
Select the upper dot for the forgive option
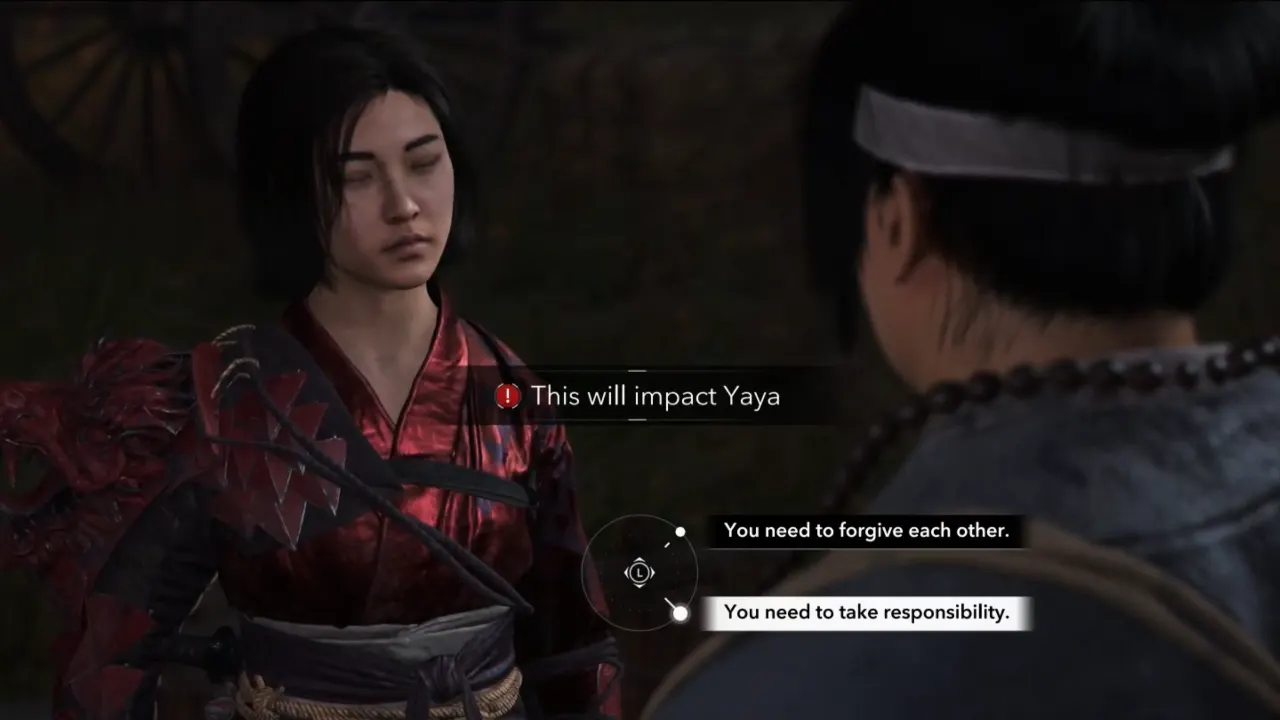[680, 532]
